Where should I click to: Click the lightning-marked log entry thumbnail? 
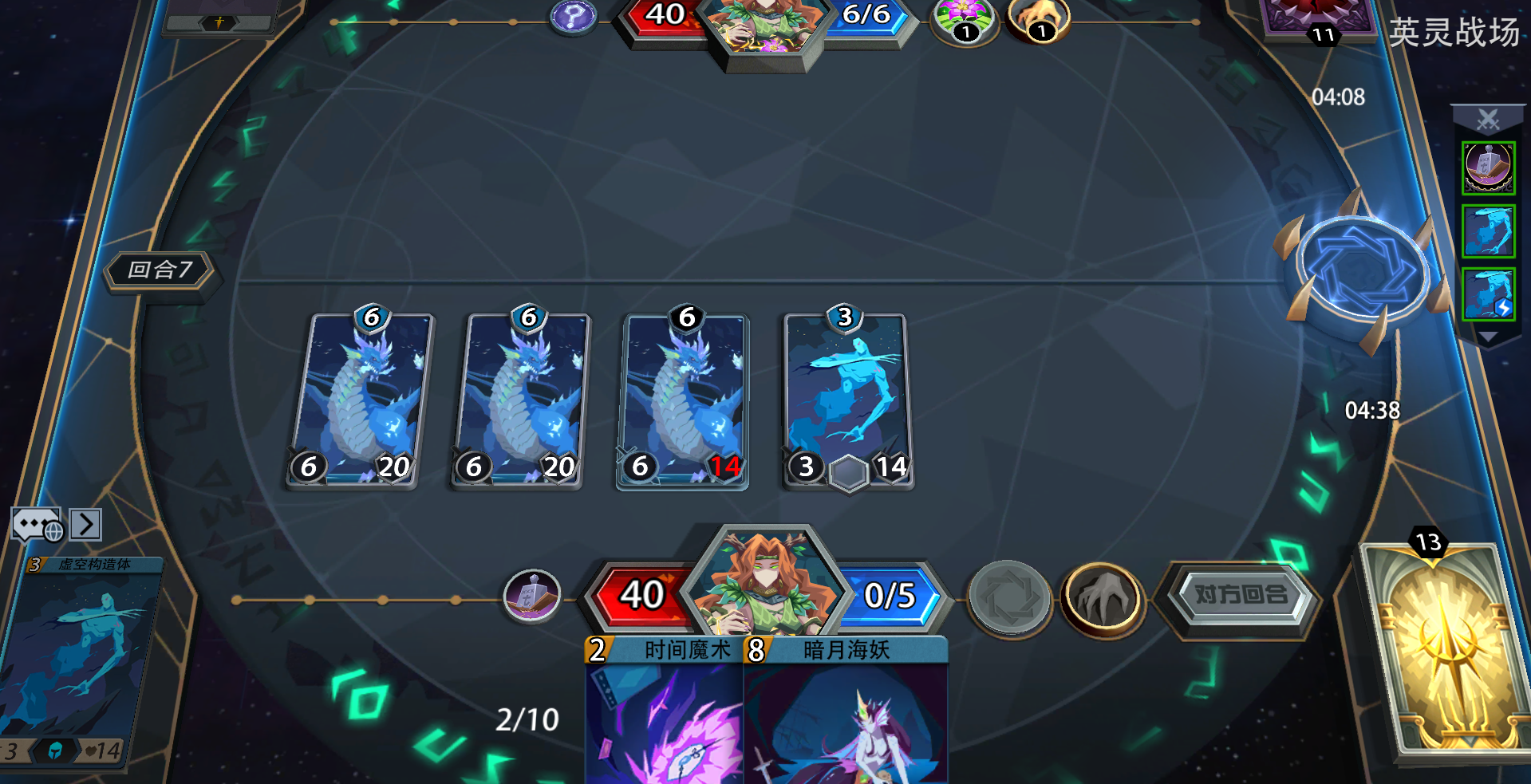tap(1487, 296)
